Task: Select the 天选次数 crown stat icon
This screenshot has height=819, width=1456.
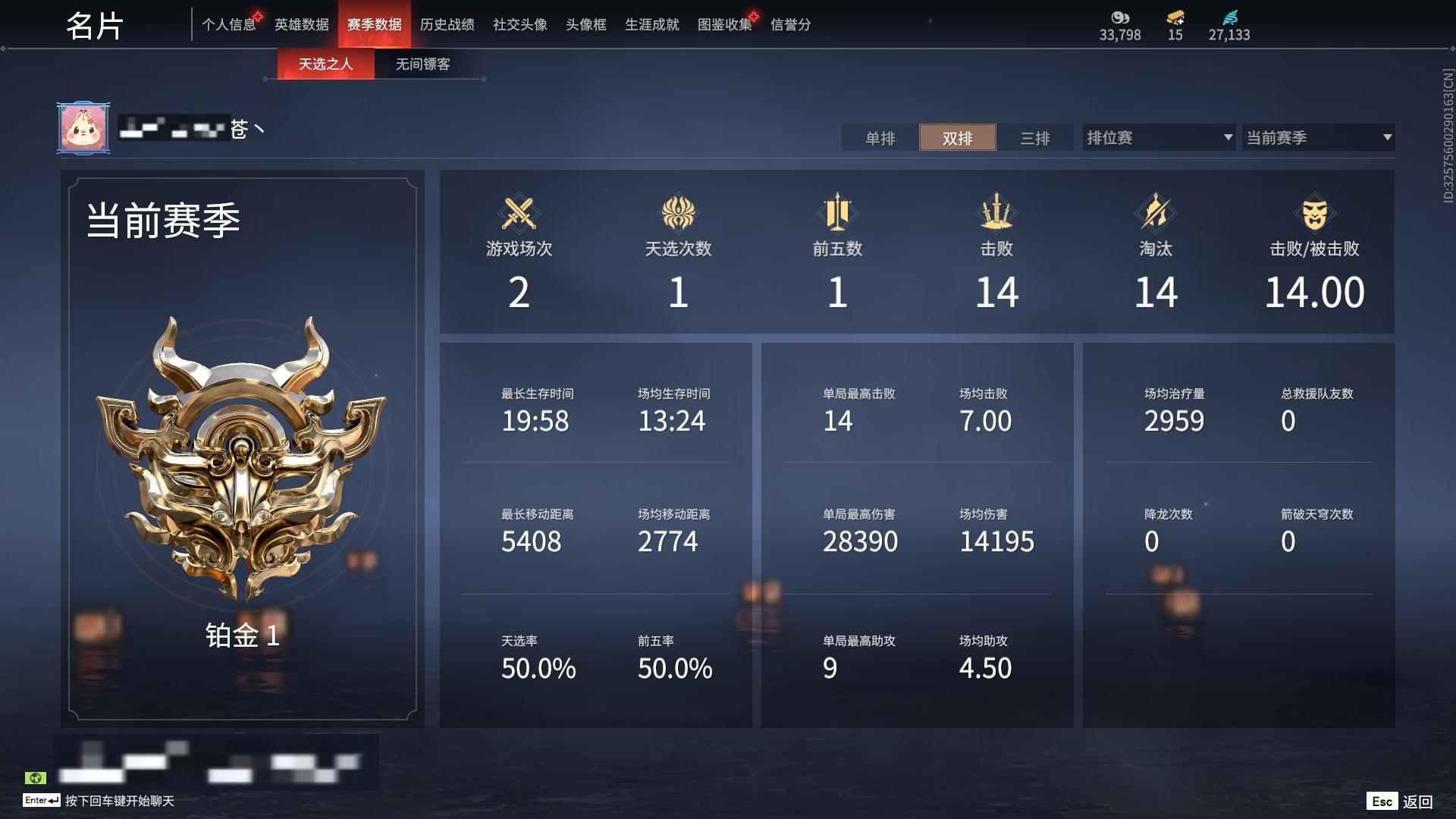Action: click(678, 215)
